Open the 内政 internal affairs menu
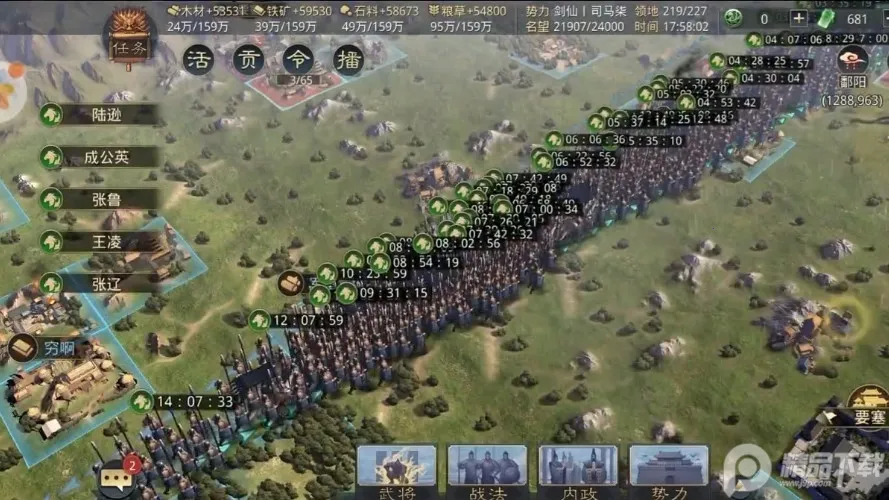 tap(578, 470)
